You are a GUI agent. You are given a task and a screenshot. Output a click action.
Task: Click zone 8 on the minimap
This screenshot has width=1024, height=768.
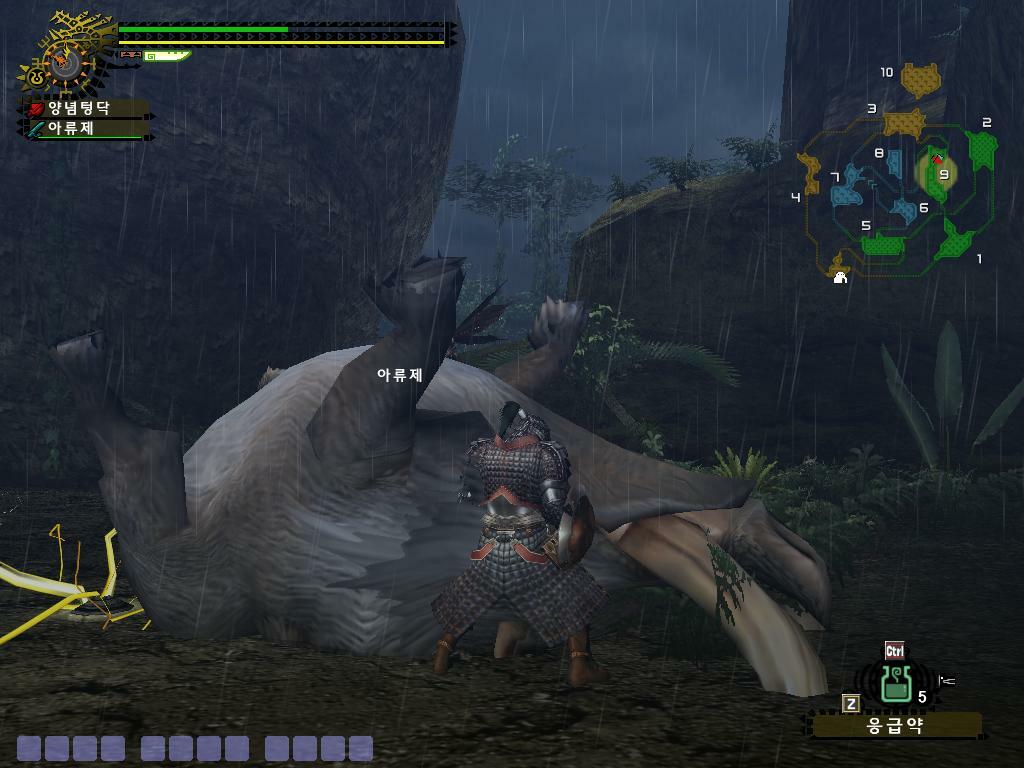(x=894, y=162)
